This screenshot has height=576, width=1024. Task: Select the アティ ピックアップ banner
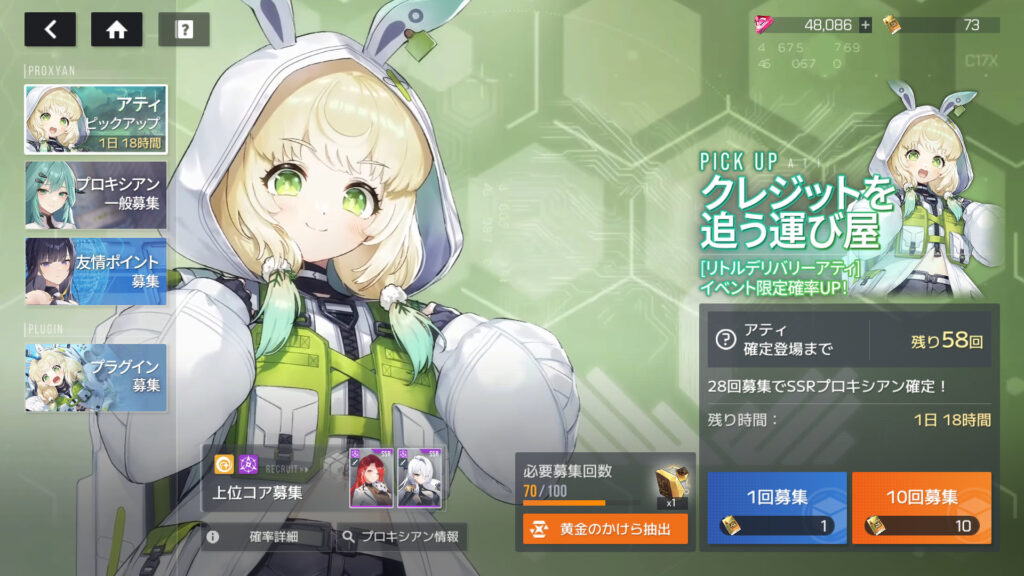click(x=96, y=119)
